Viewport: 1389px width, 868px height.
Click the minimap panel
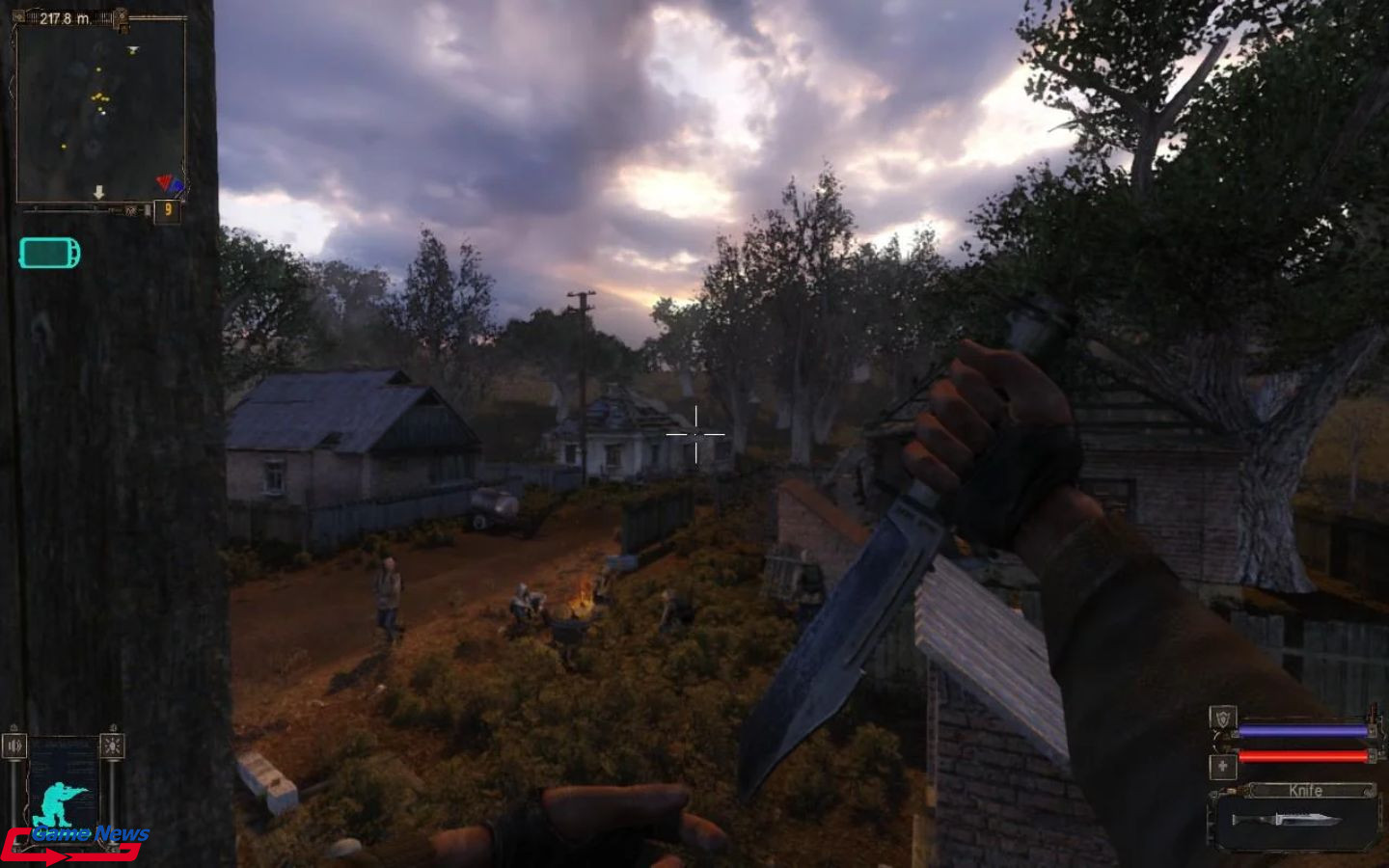pyautogui.click(x=100, y=111)
